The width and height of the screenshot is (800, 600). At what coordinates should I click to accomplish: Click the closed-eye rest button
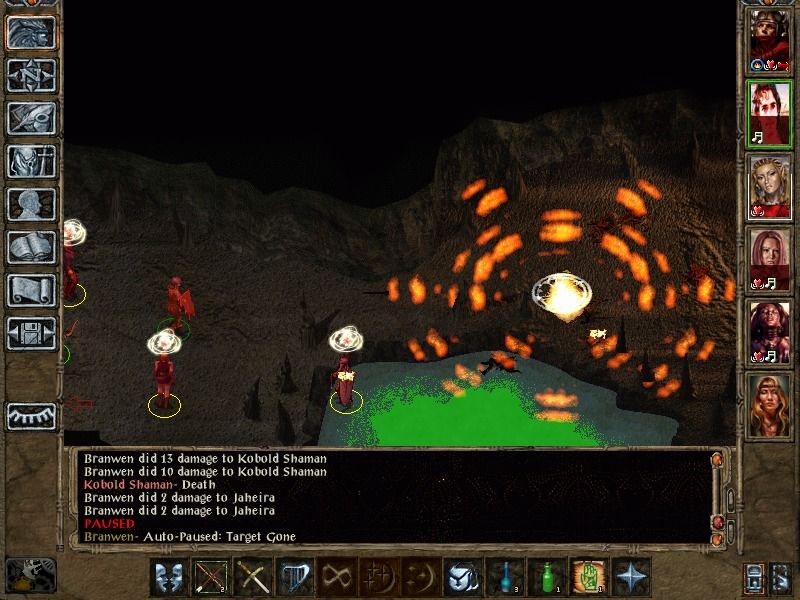[x=31, y=415]
